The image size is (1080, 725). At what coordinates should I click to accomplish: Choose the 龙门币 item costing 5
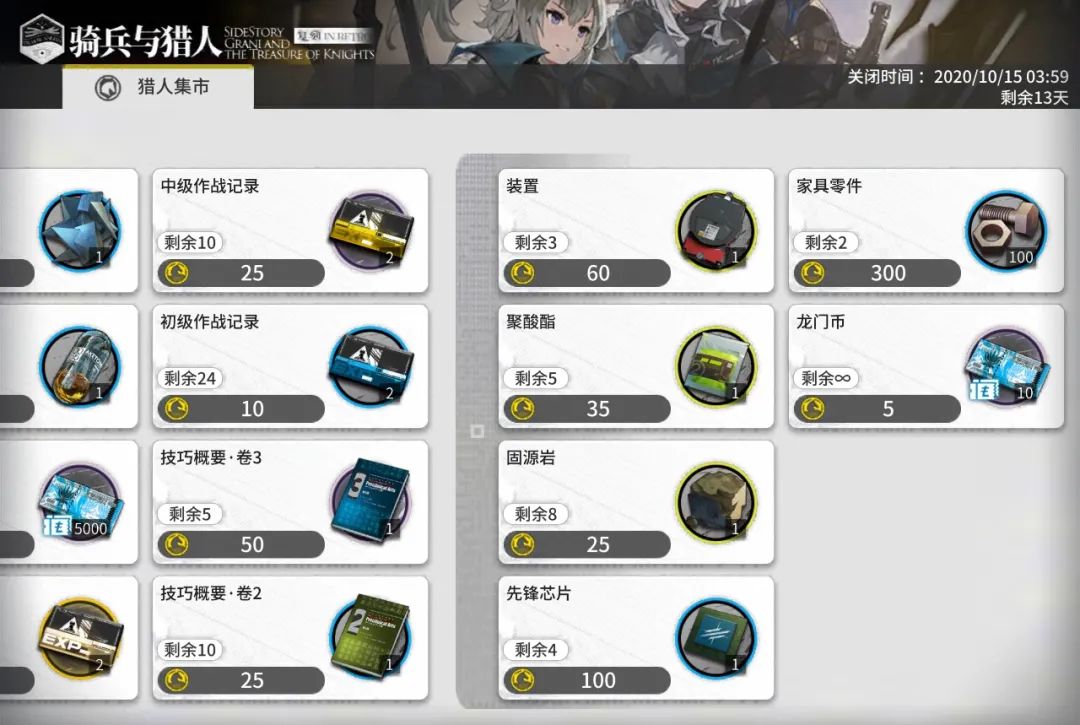point(926,367)
